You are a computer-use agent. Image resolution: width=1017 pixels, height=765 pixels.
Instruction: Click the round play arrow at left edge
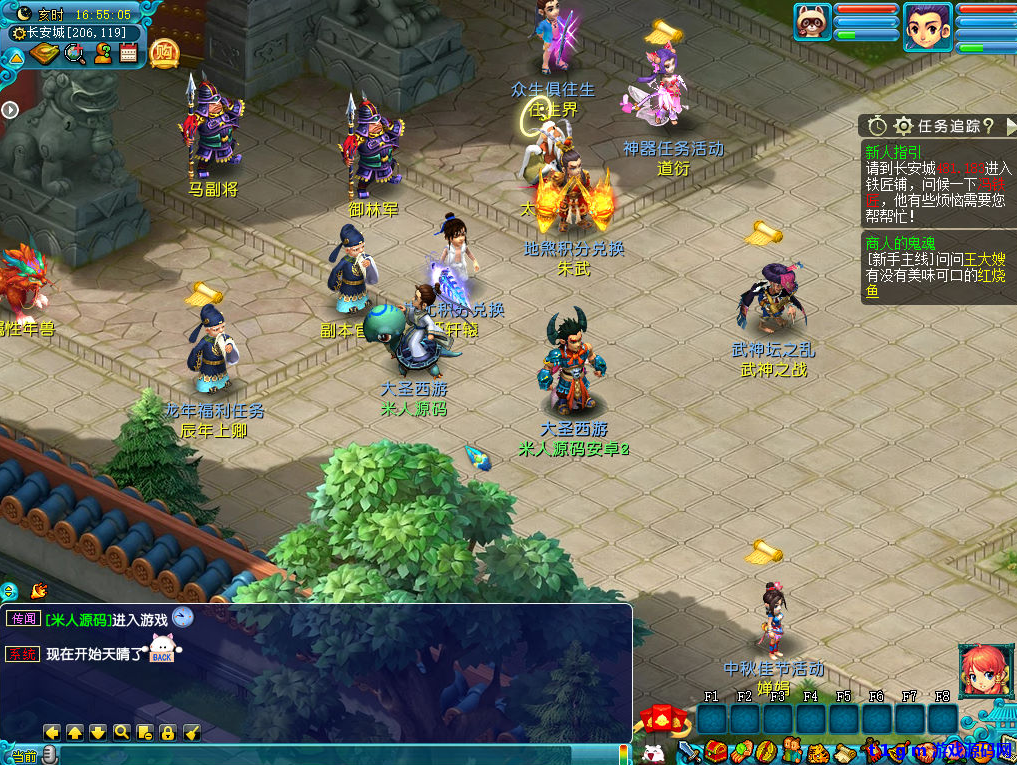tap(9, 109)
